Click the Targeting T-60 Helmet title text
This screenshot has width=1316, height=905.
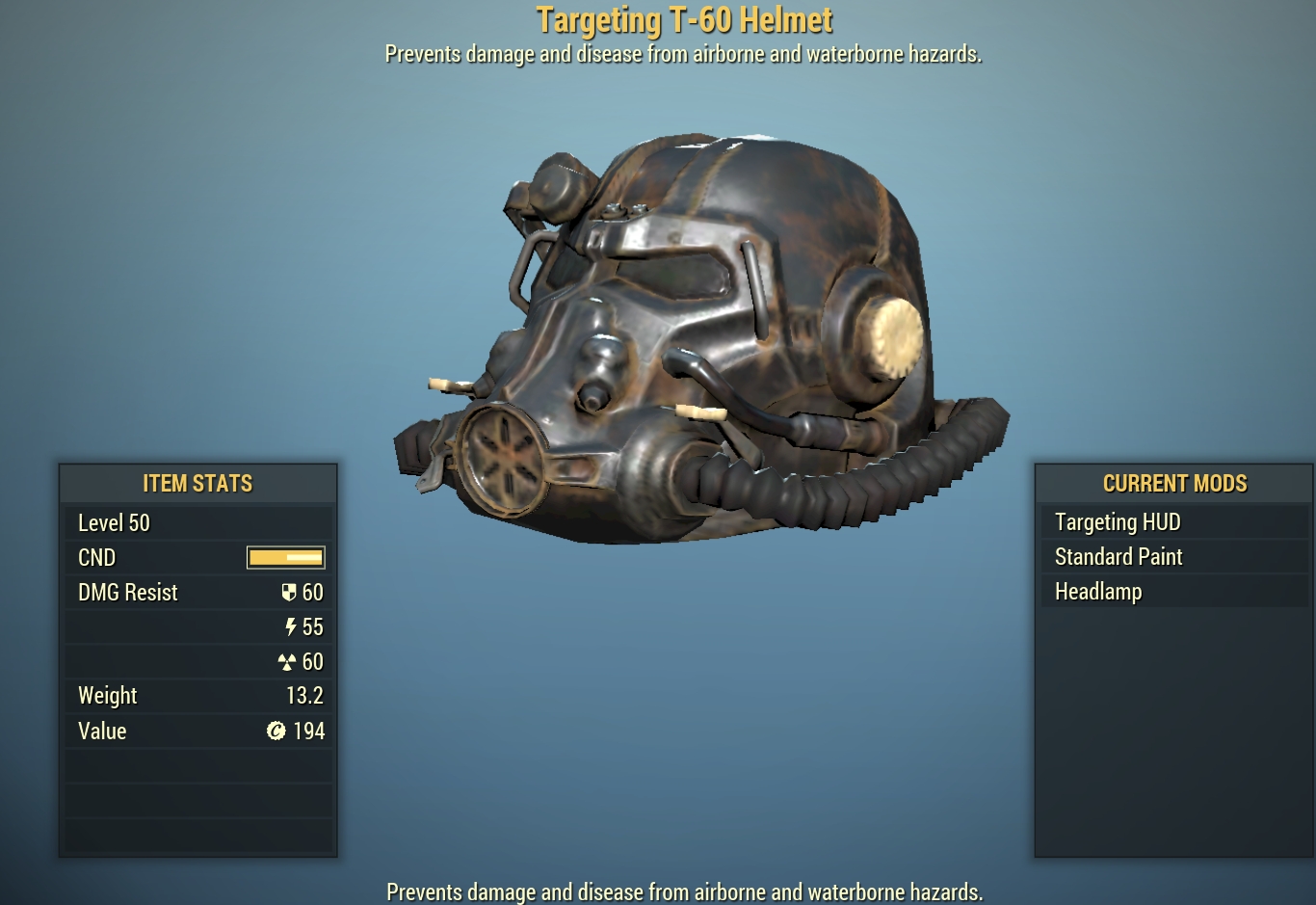coord(685,17)
